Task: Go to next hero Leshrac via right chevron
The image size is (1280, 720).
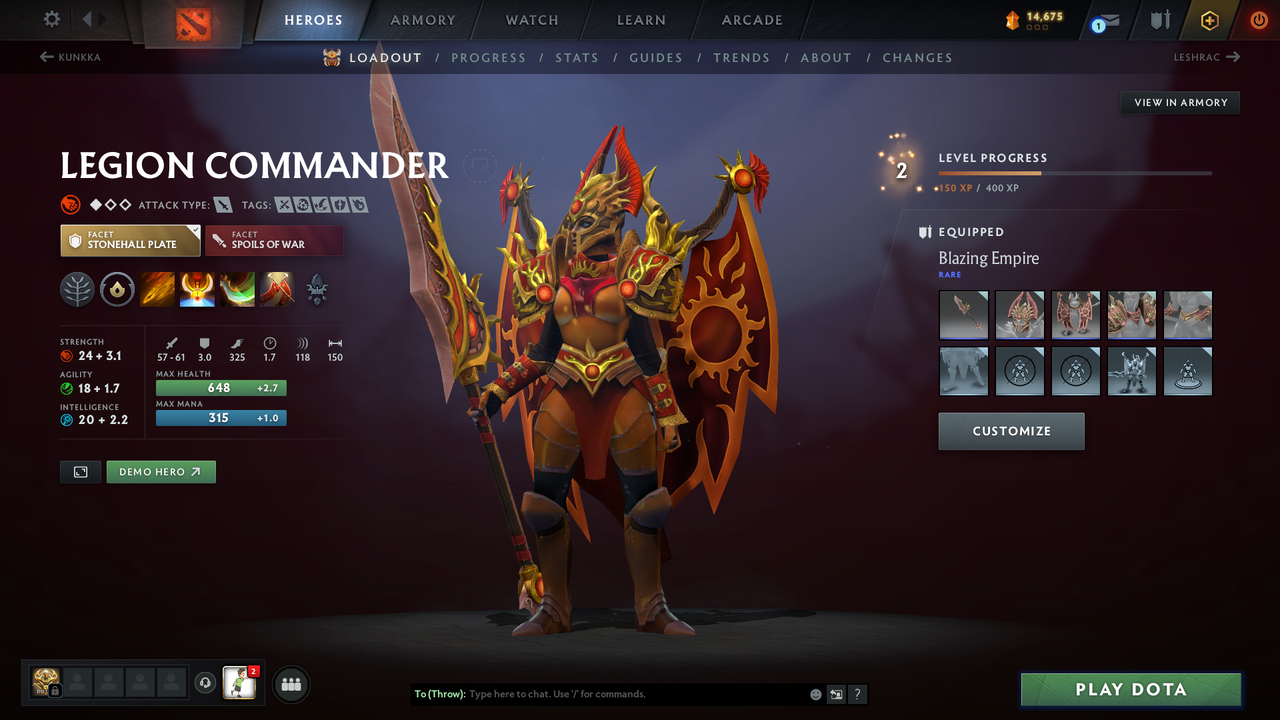Action: [x=1234, y=57]
